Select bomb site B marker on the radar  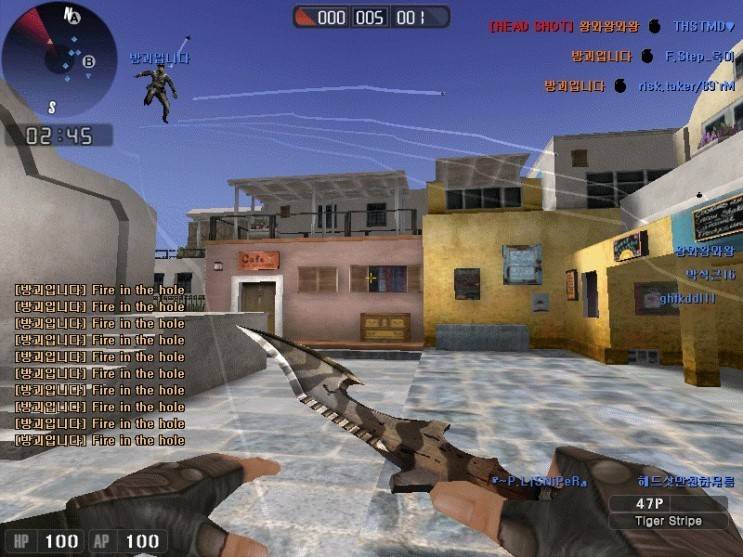click(x=89, y=62)
